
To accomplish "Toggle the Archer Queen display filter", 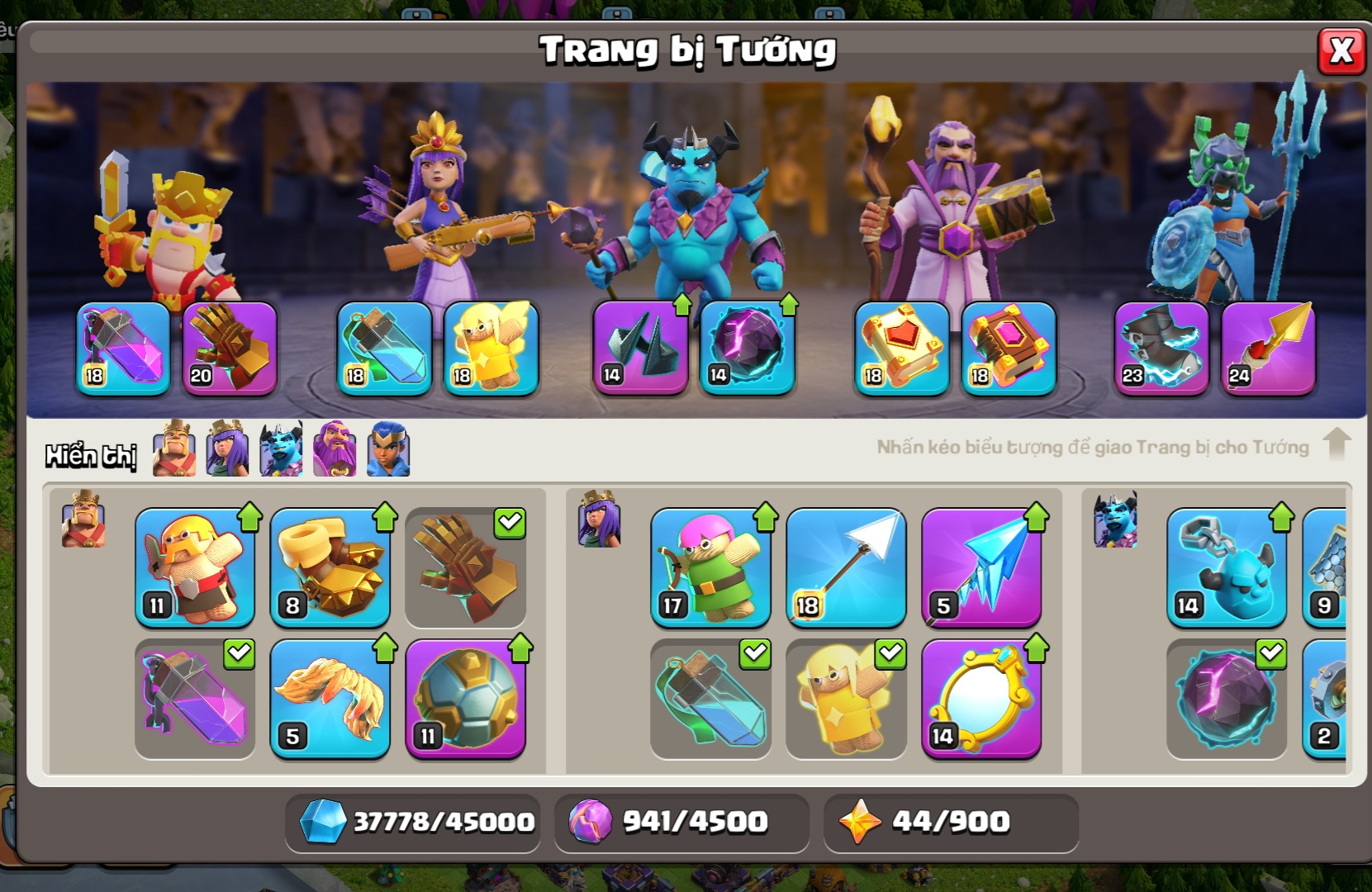I will pos(227,448).
